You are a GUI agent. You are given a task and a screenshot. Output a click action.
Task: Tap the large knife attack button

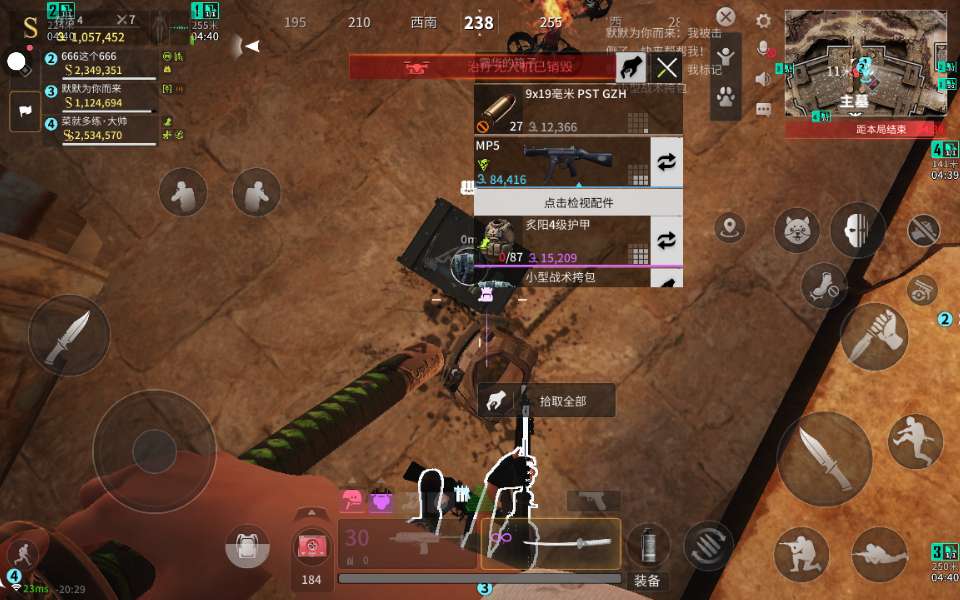click(824, 459)
